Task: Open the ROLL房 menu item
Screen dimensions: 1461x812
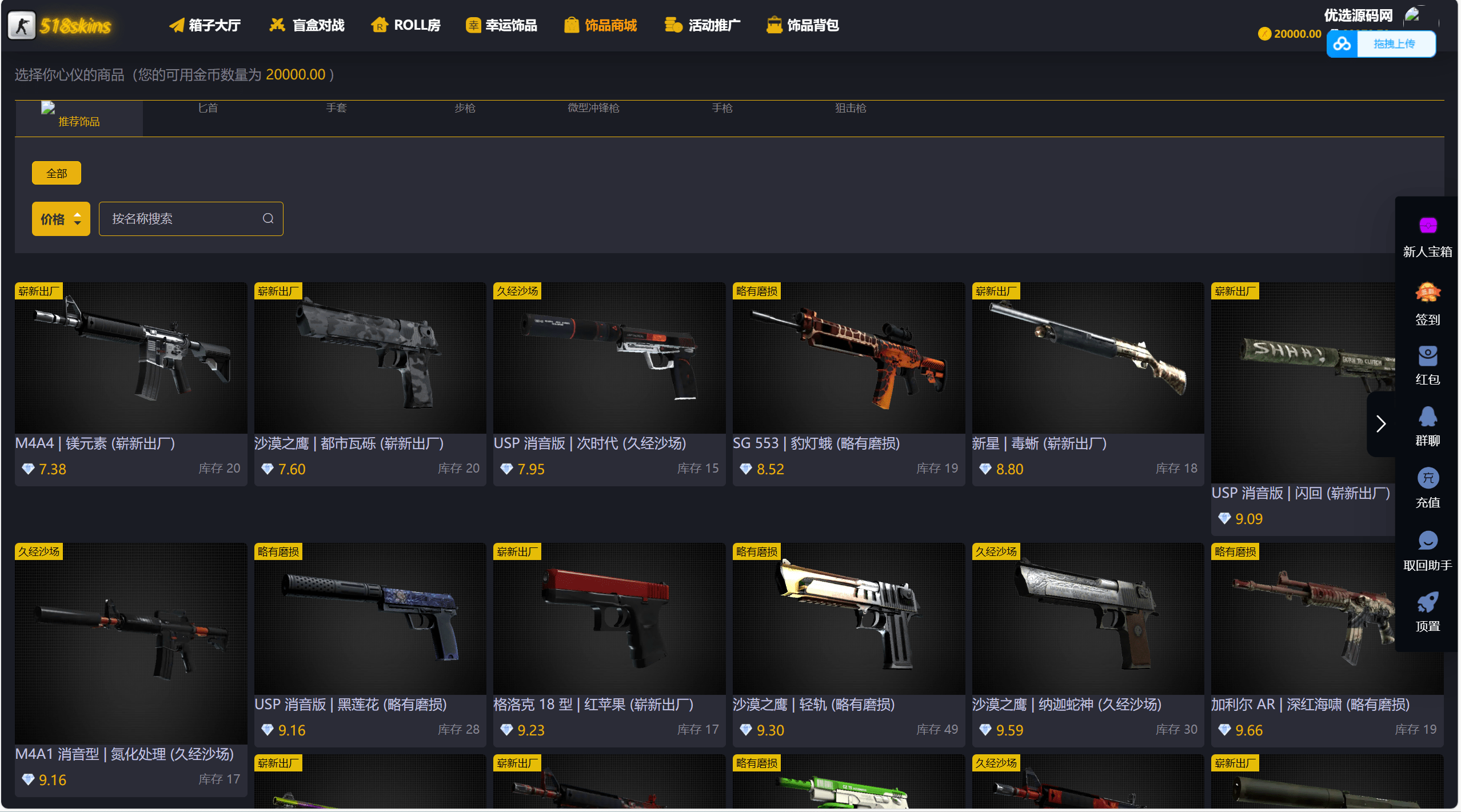Action: pos(406,25)
